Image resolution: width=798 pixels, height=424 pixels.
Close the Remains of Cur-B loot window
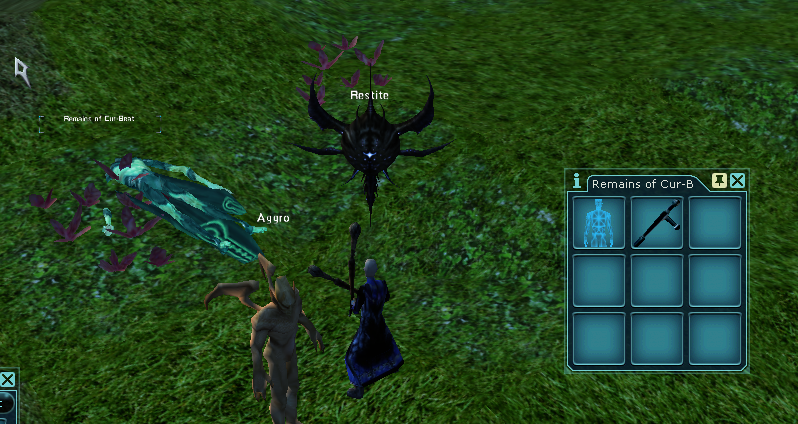click(737, 181)
